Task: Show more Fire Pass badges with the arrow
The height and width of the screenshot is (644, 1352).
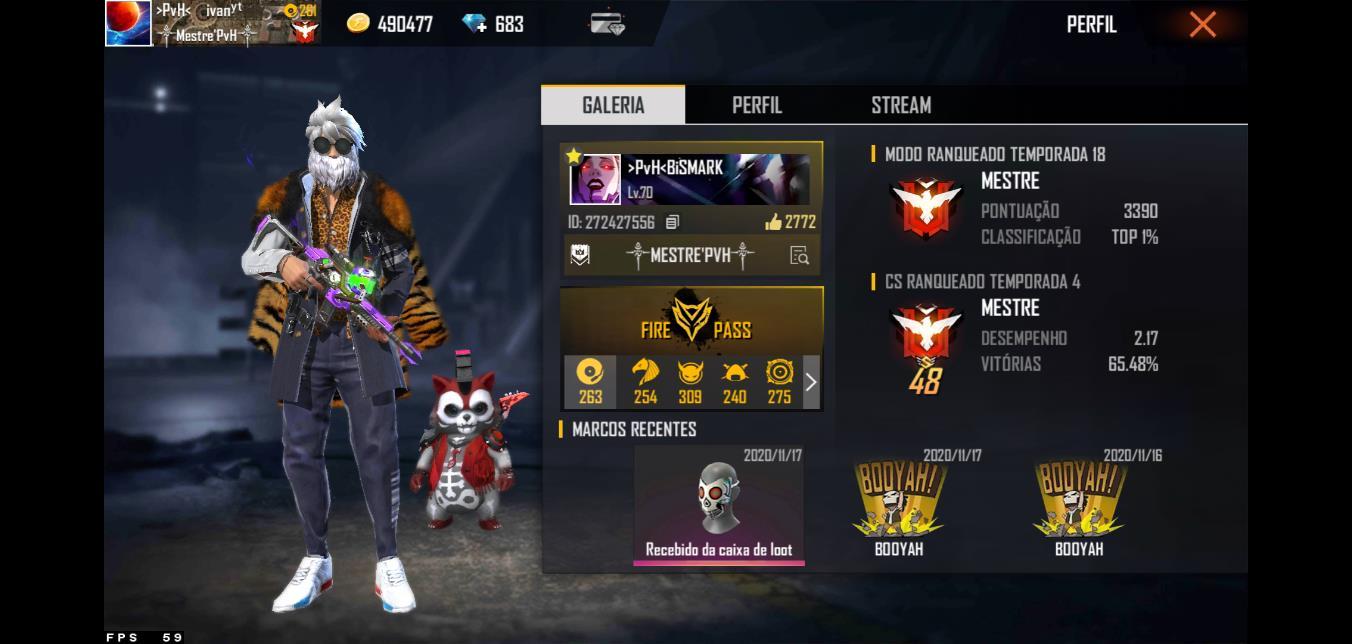Action: click(x=811, y=382)
